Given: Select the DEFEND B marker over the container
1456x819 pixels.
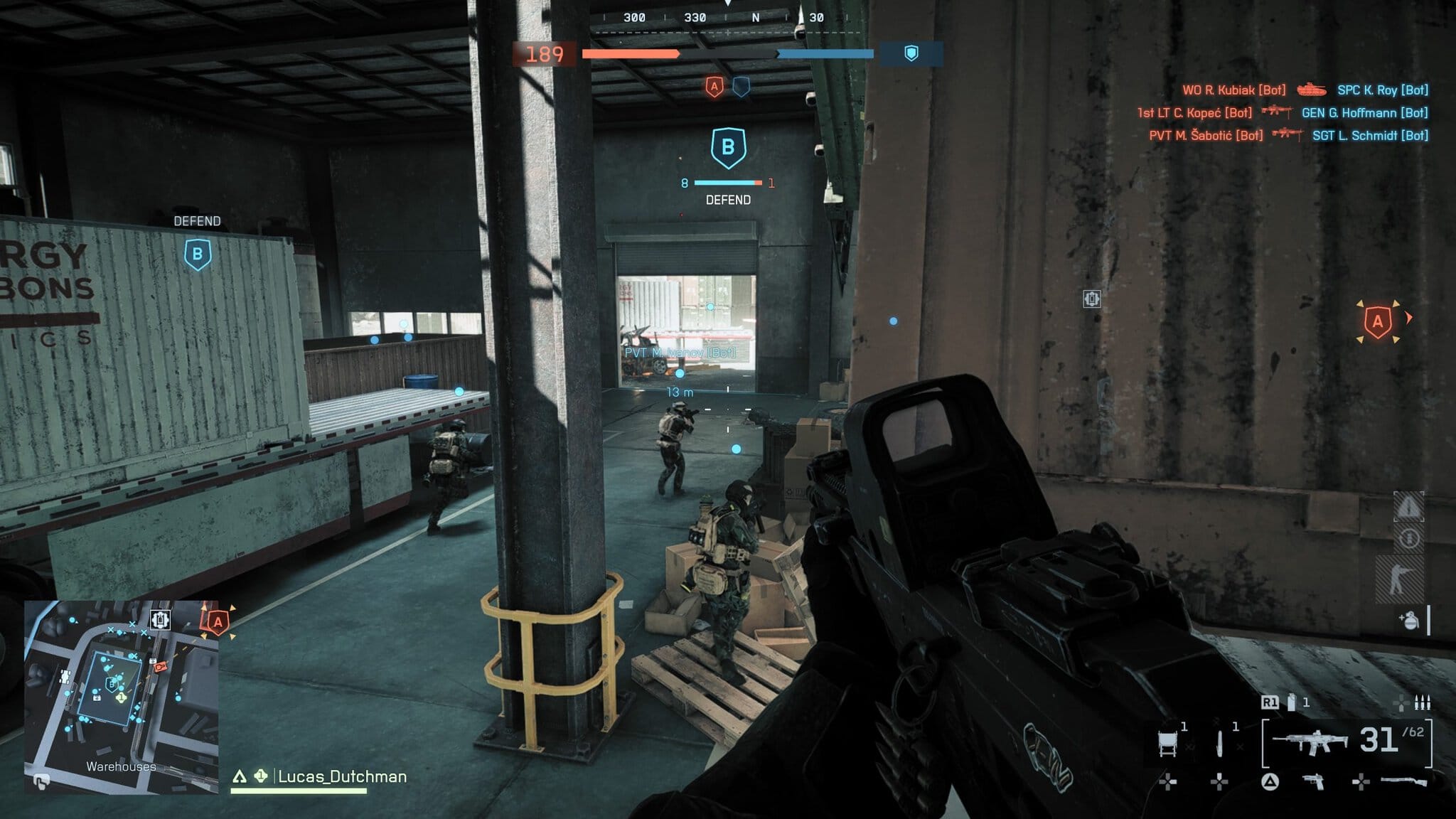Looking at the screenshot, I should [x=198, y=254].
